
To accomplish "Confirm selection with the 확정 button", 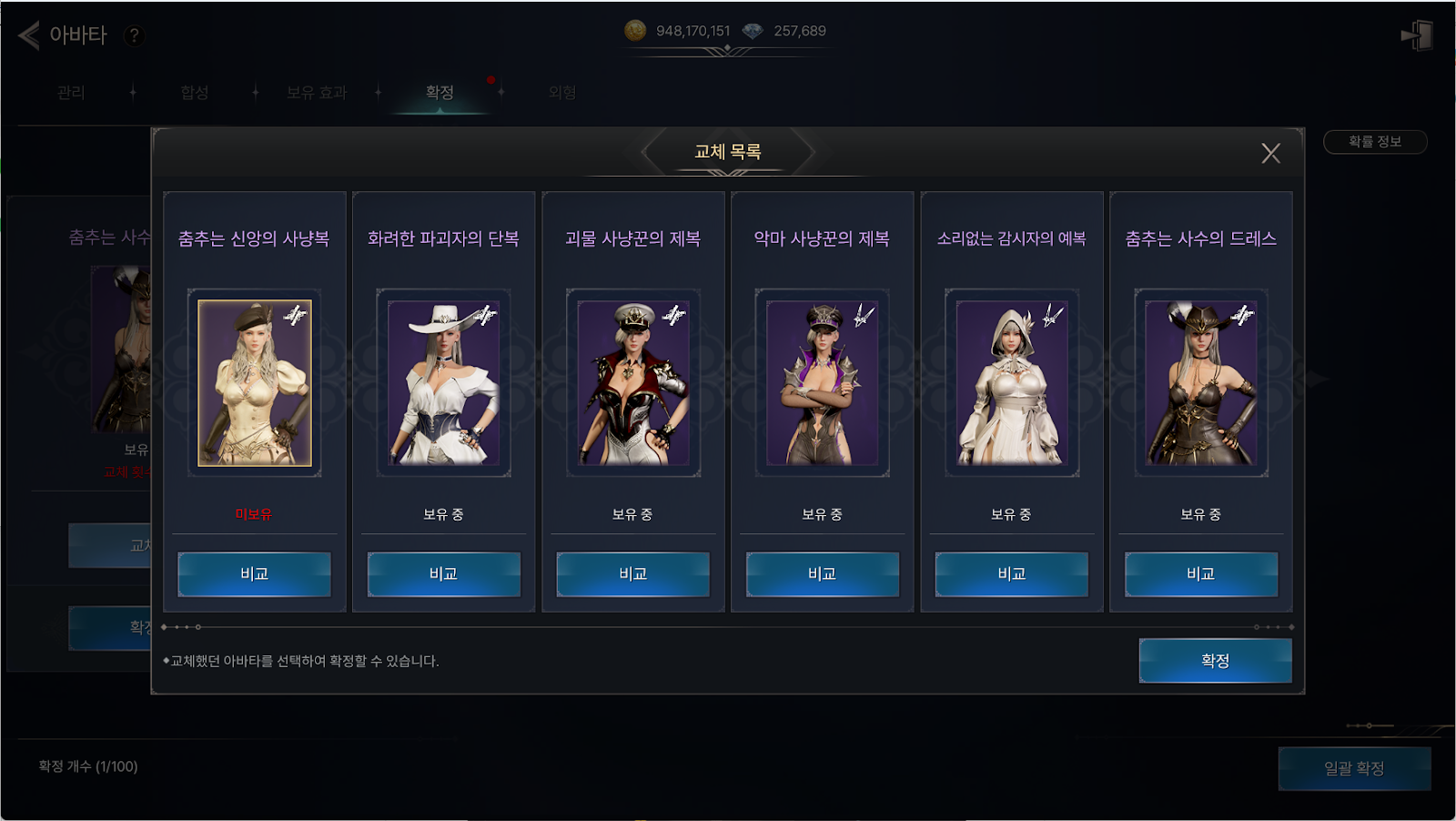I will [1215, 661].
